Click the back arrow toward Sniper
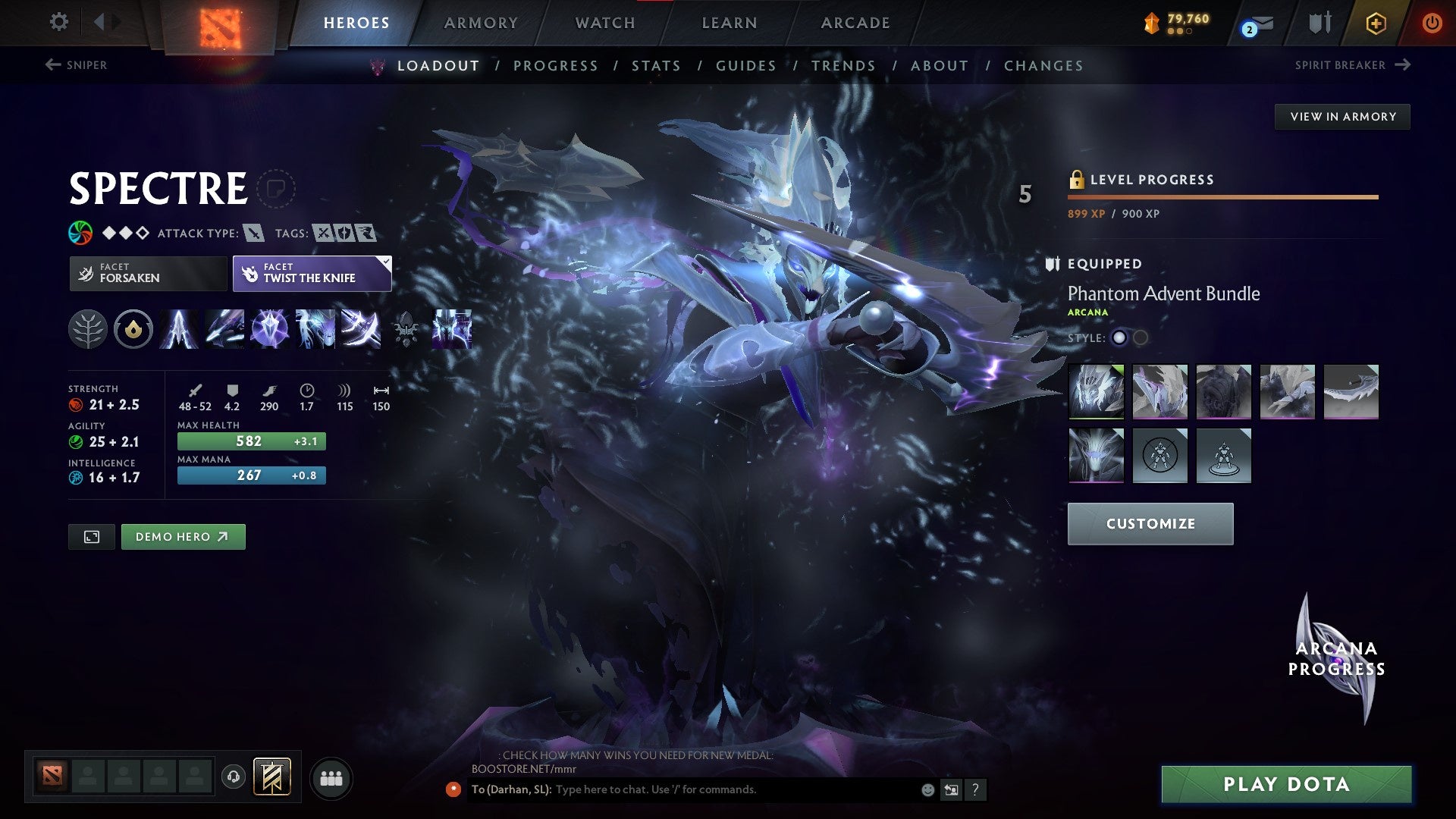1456x819 pixels. (x=52, y=65)
